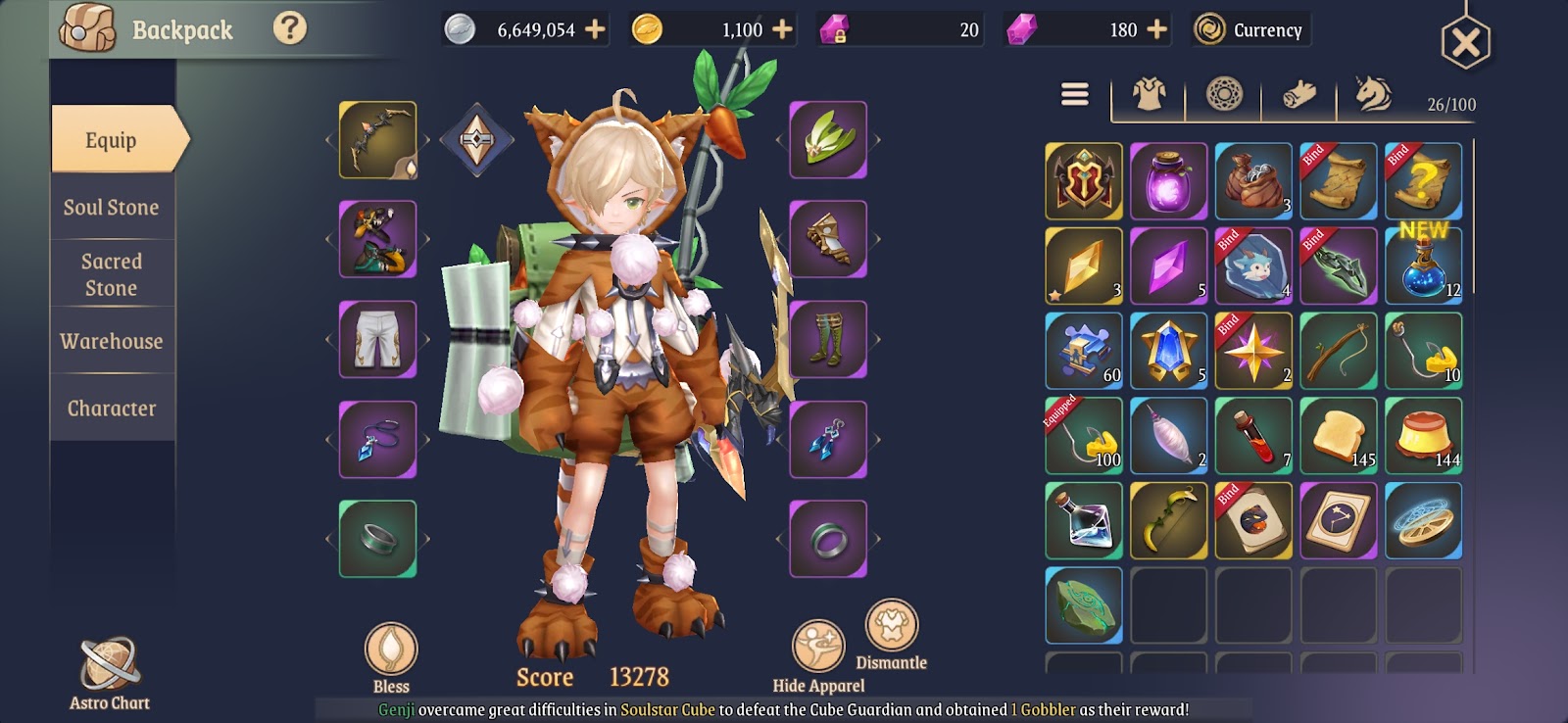Viewport: 1568px width, 723px height.
Task: Switch to the Sacred Stone tab
Action: [112, 274]
